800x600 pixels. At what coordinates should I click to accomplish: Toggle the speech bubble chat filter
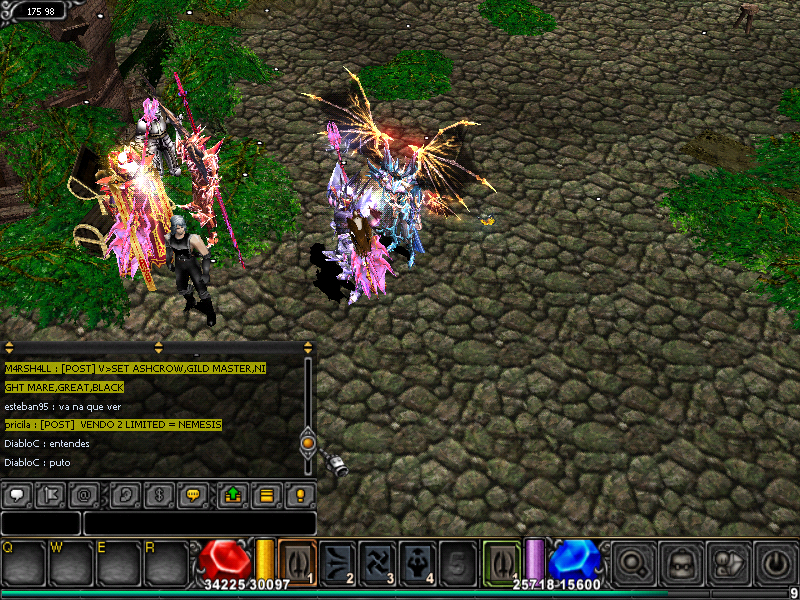pos(17,494)
